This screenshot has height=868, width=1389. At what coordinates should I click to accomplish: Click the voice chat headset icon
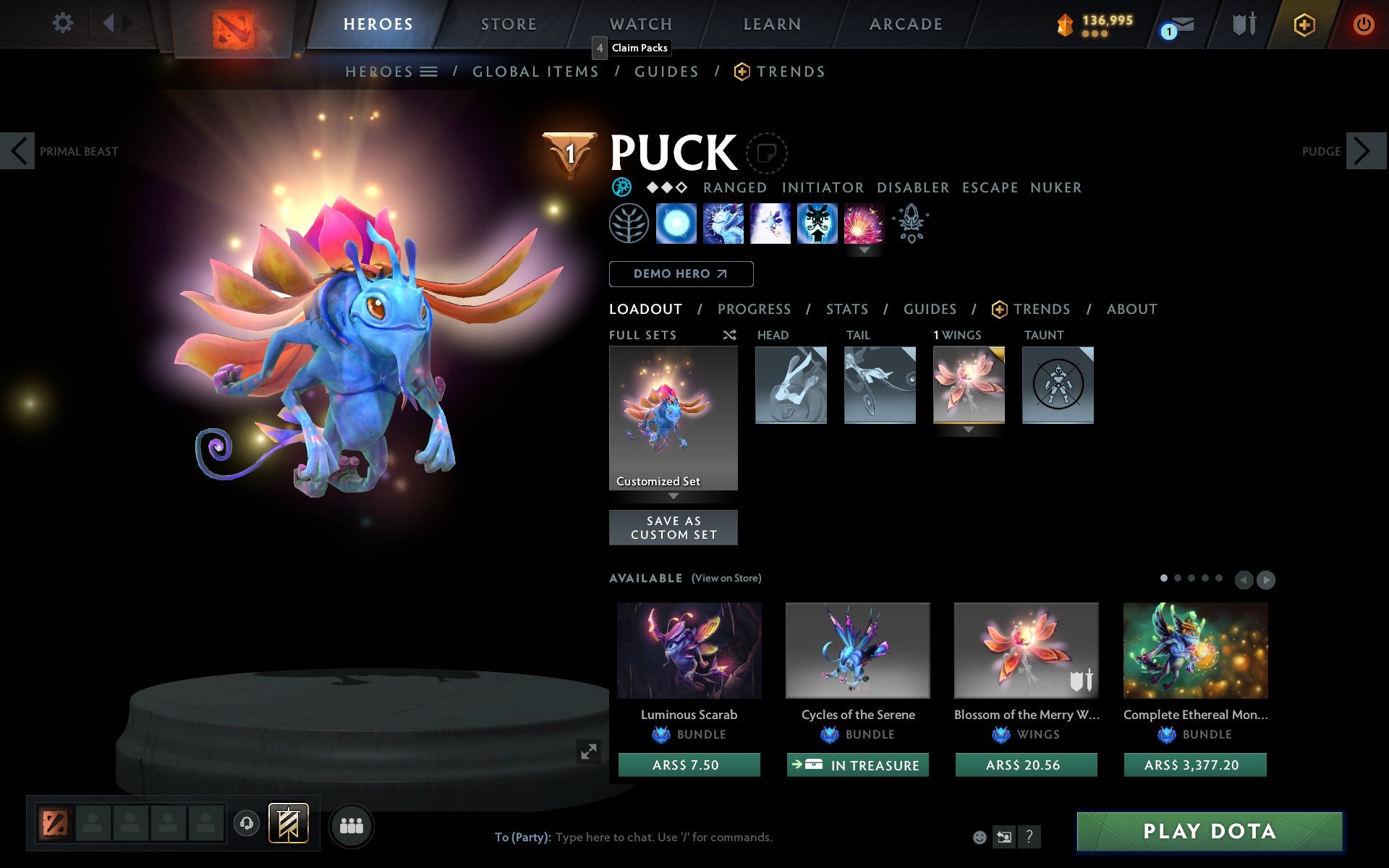coord(245,822)
